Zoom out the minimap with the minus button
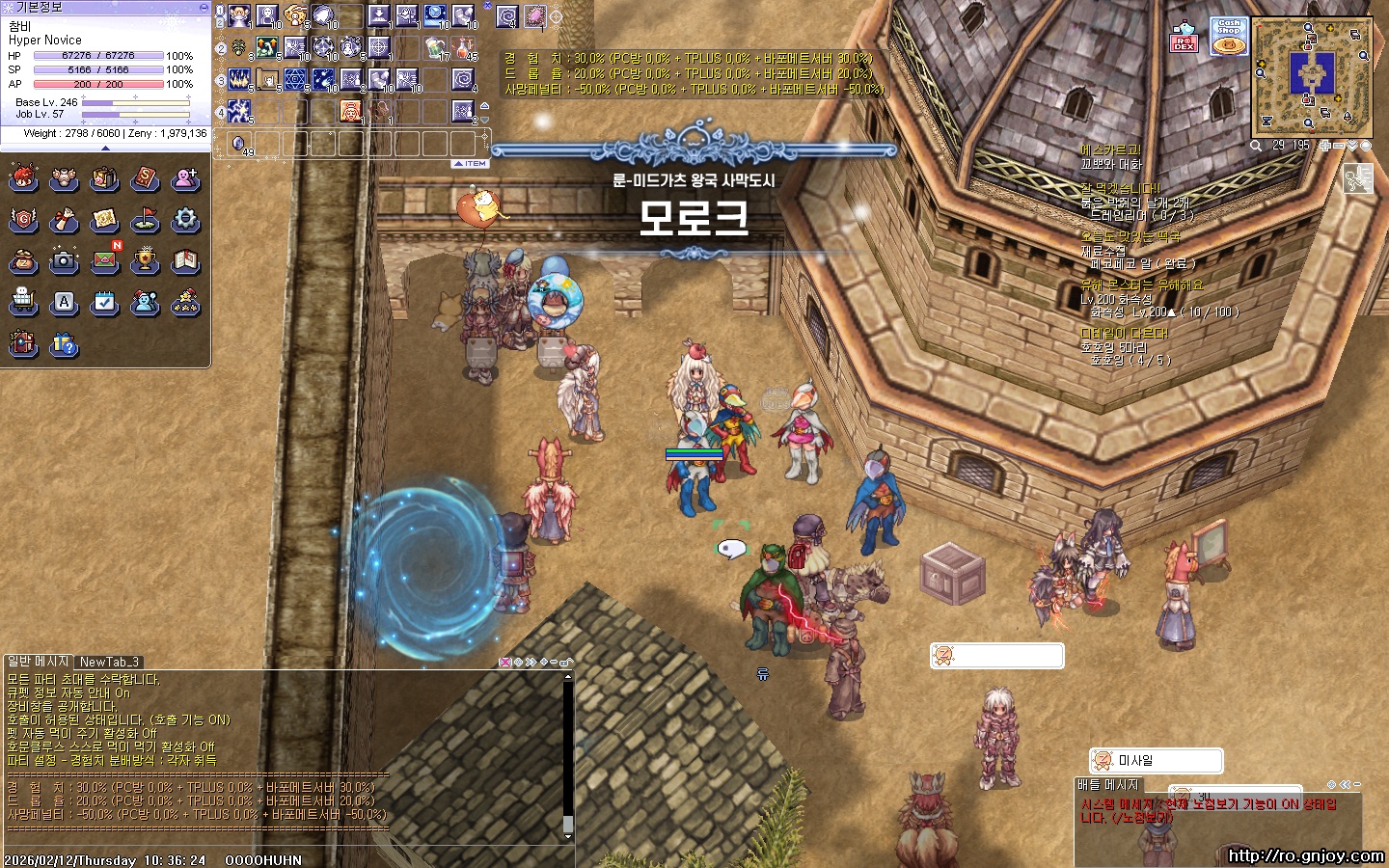This screenshot has width=1389, height=868. [x=1339, y=146]
